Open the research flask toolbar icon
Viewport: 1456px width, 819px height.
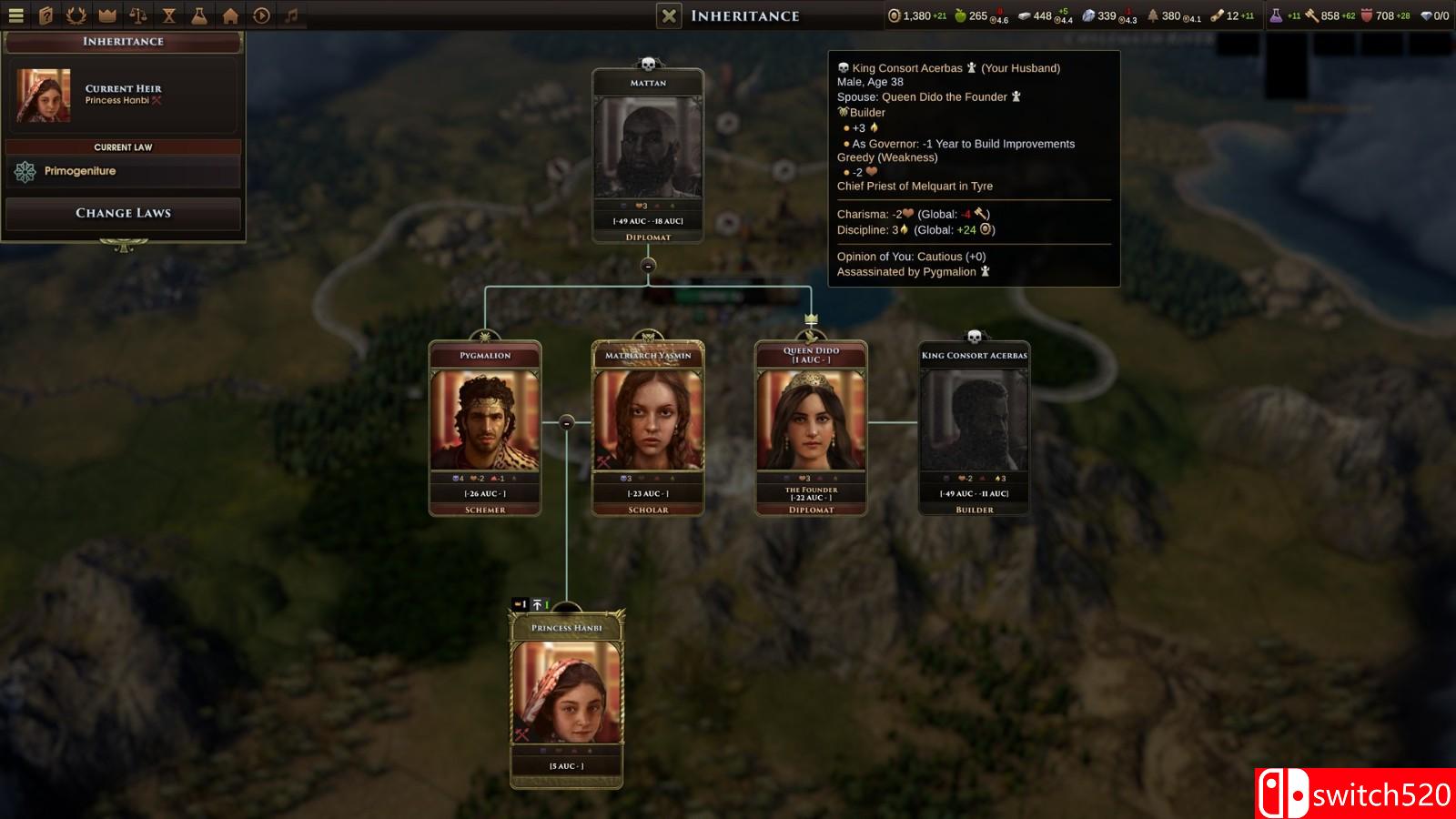(199, 15)
